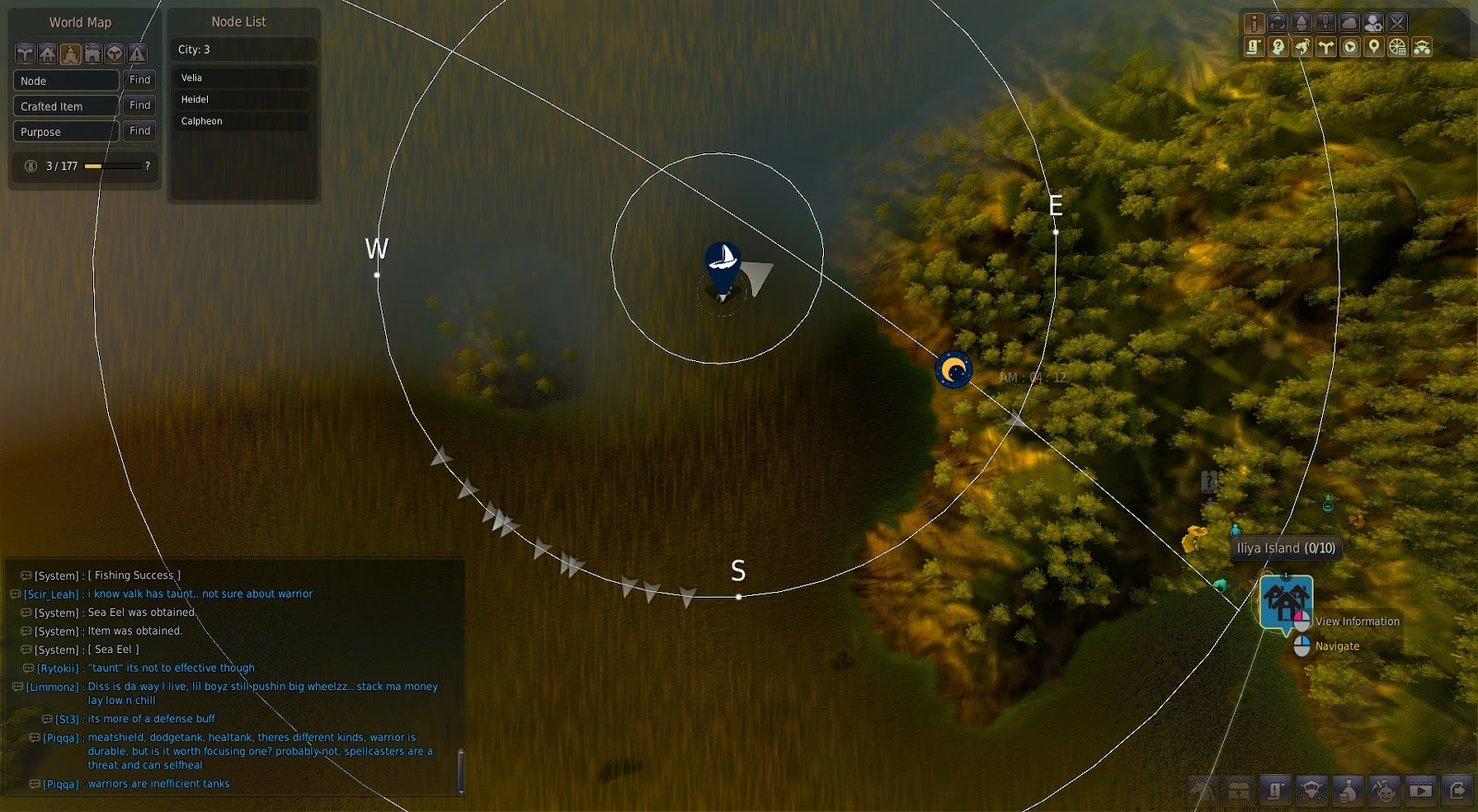Viewport: 1478px width, 812px height.
Task: Toggle the weather cloud overlay icon
Action: coord(1349,22)
